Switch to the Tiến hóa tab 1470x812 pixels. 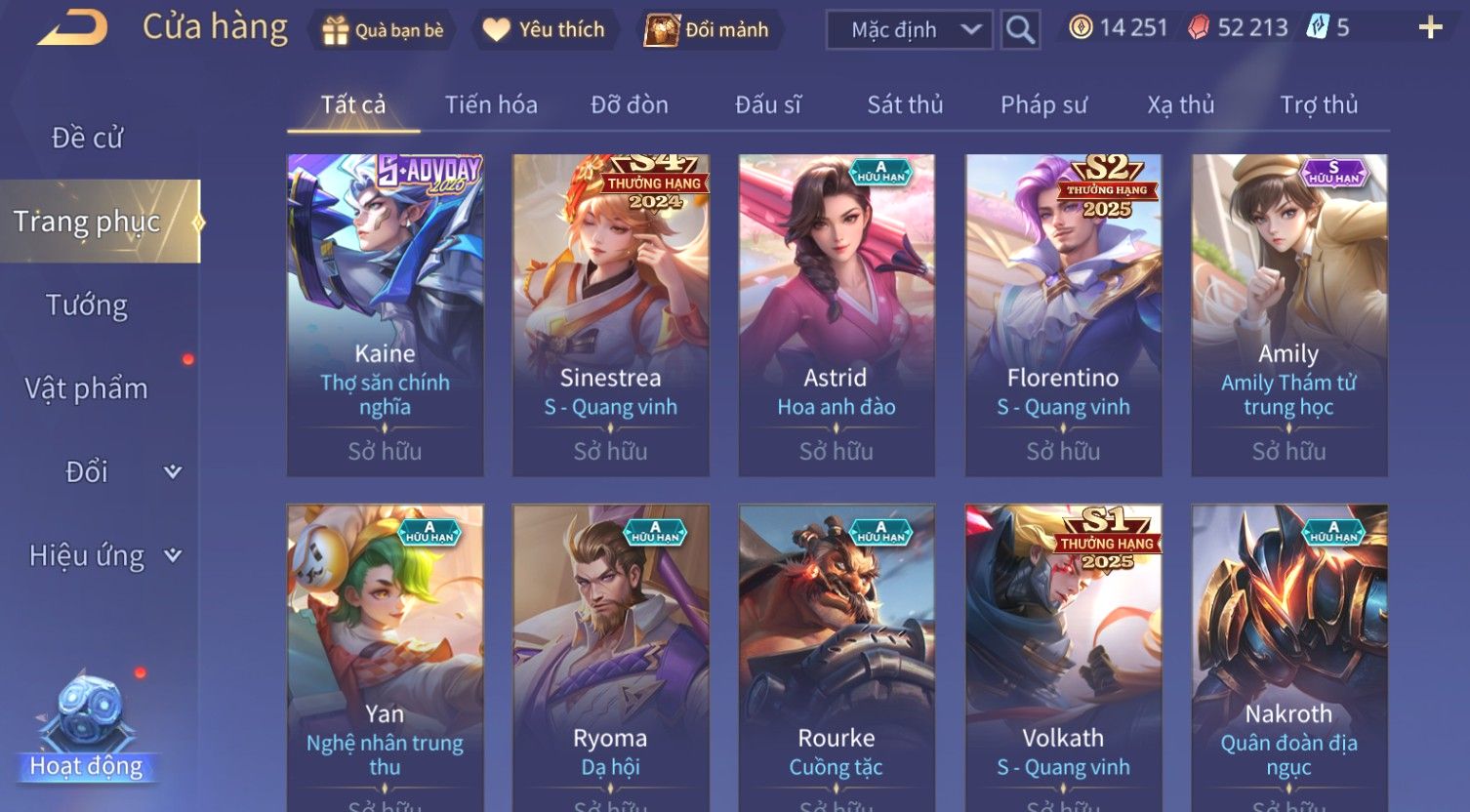pos(491,104)
